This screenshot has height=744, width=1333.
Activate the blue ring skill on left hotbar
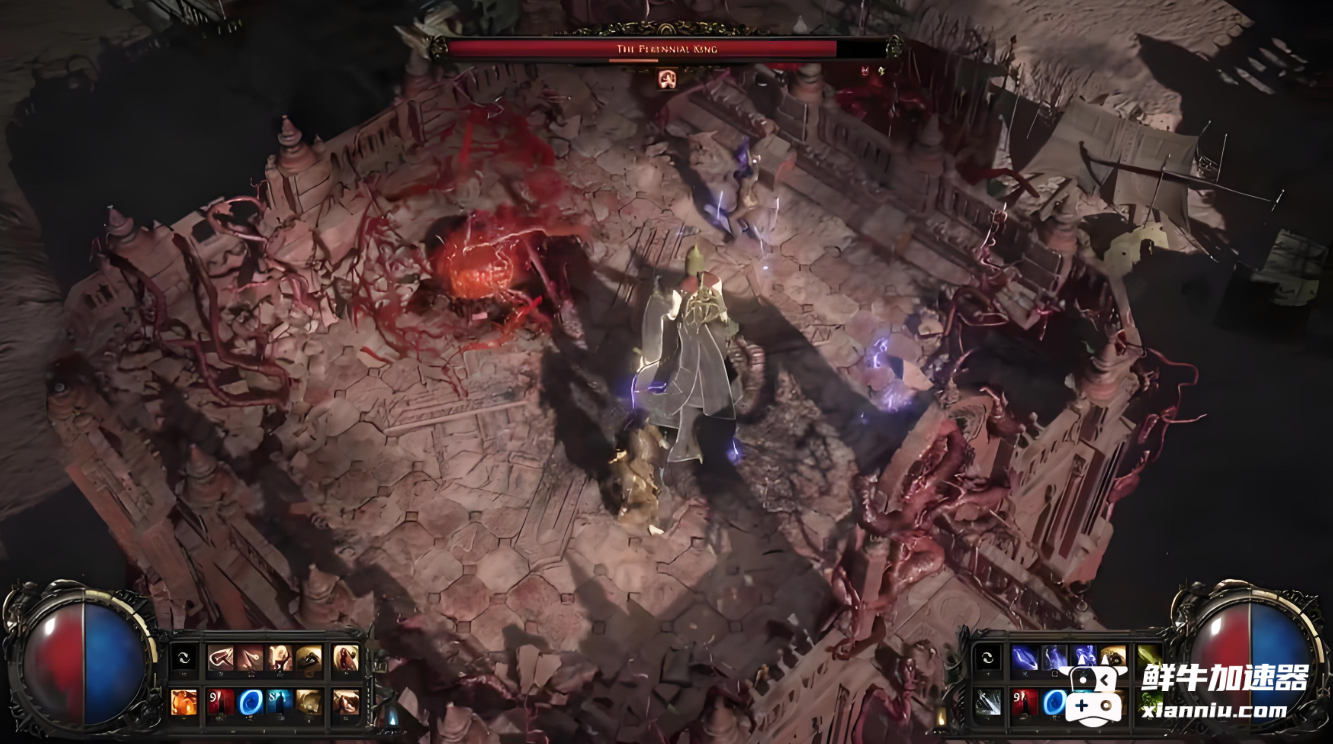[250, 701]
